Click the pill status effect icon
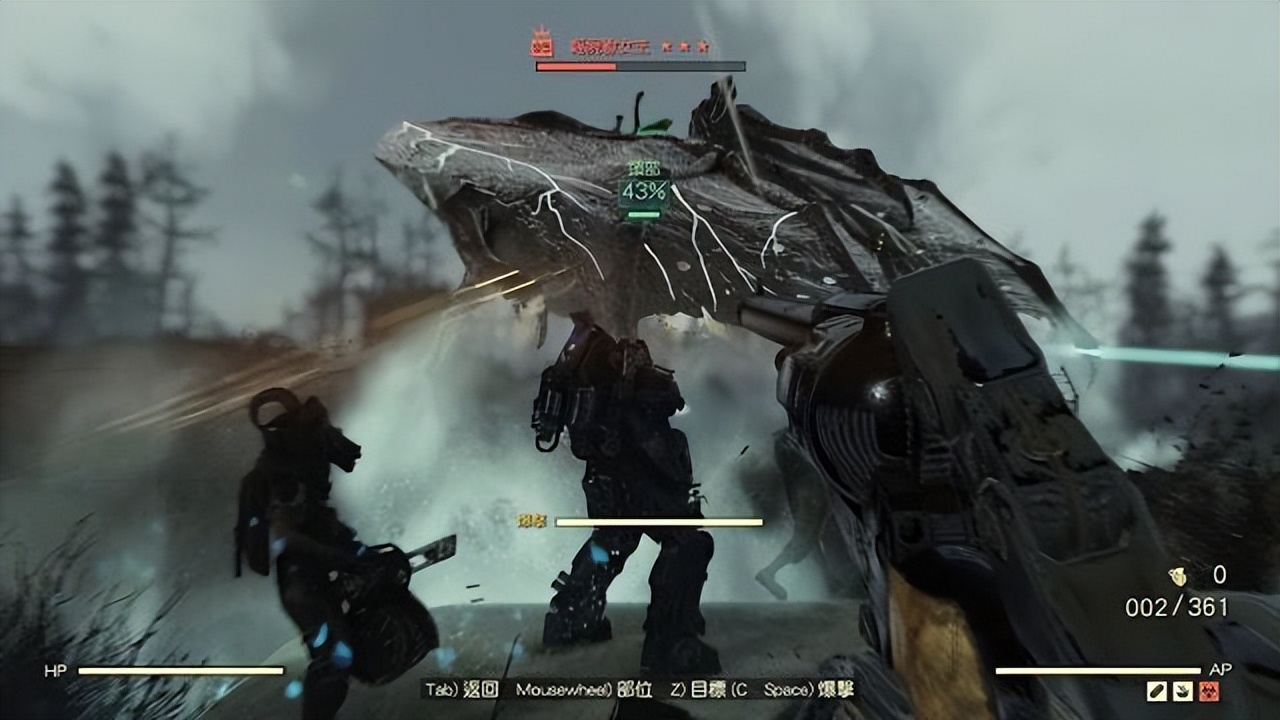This screenshot has width=1280, height=720. click(x=1158, y=691)
